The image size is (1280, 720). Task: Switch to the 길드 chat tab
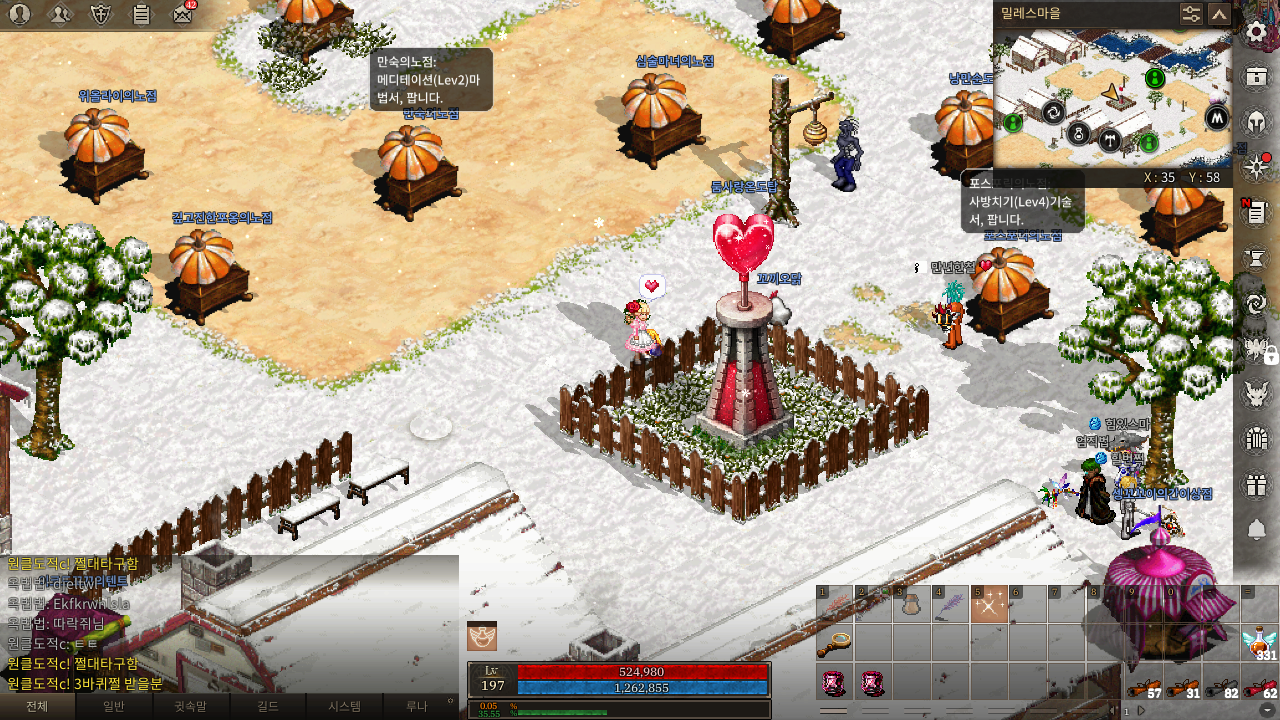268,706
